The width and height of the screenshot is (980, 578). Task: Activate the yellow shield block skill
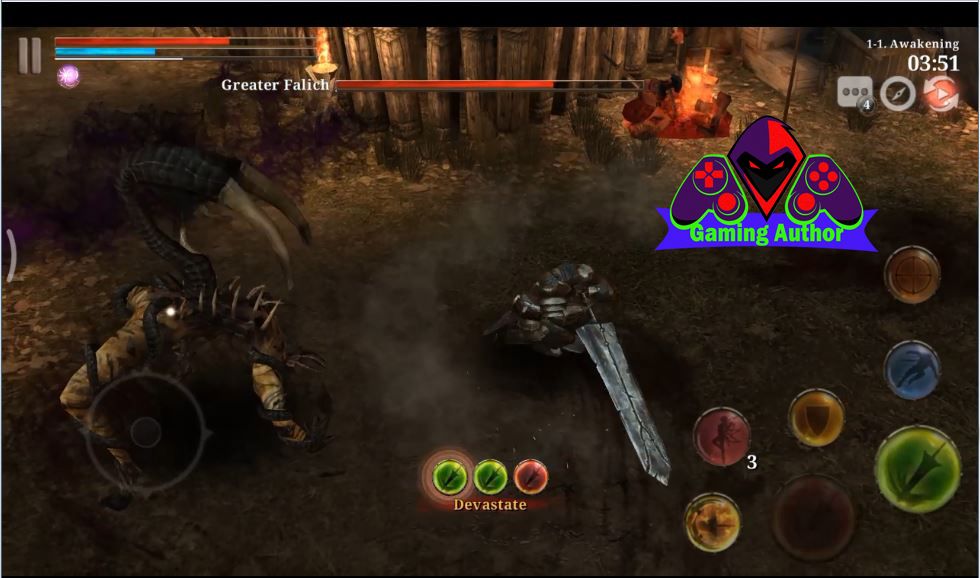tap(816, 418)
